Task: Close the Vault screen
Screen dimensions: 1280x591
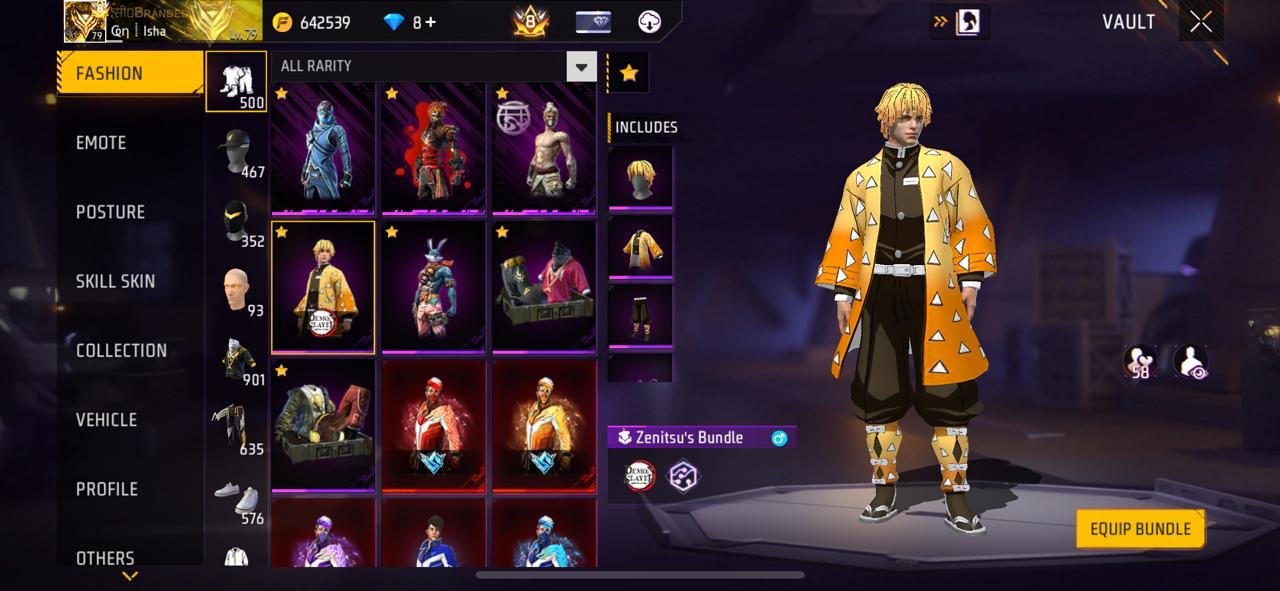Action: pyautogui.click(x=1201, y=22)
